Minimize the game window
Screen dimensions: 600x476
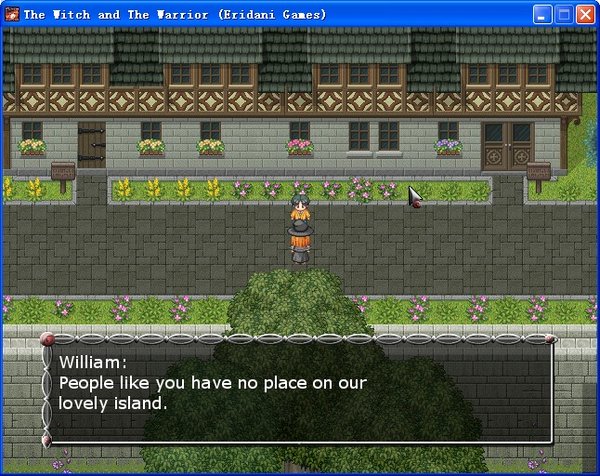(x=543, y=15)
